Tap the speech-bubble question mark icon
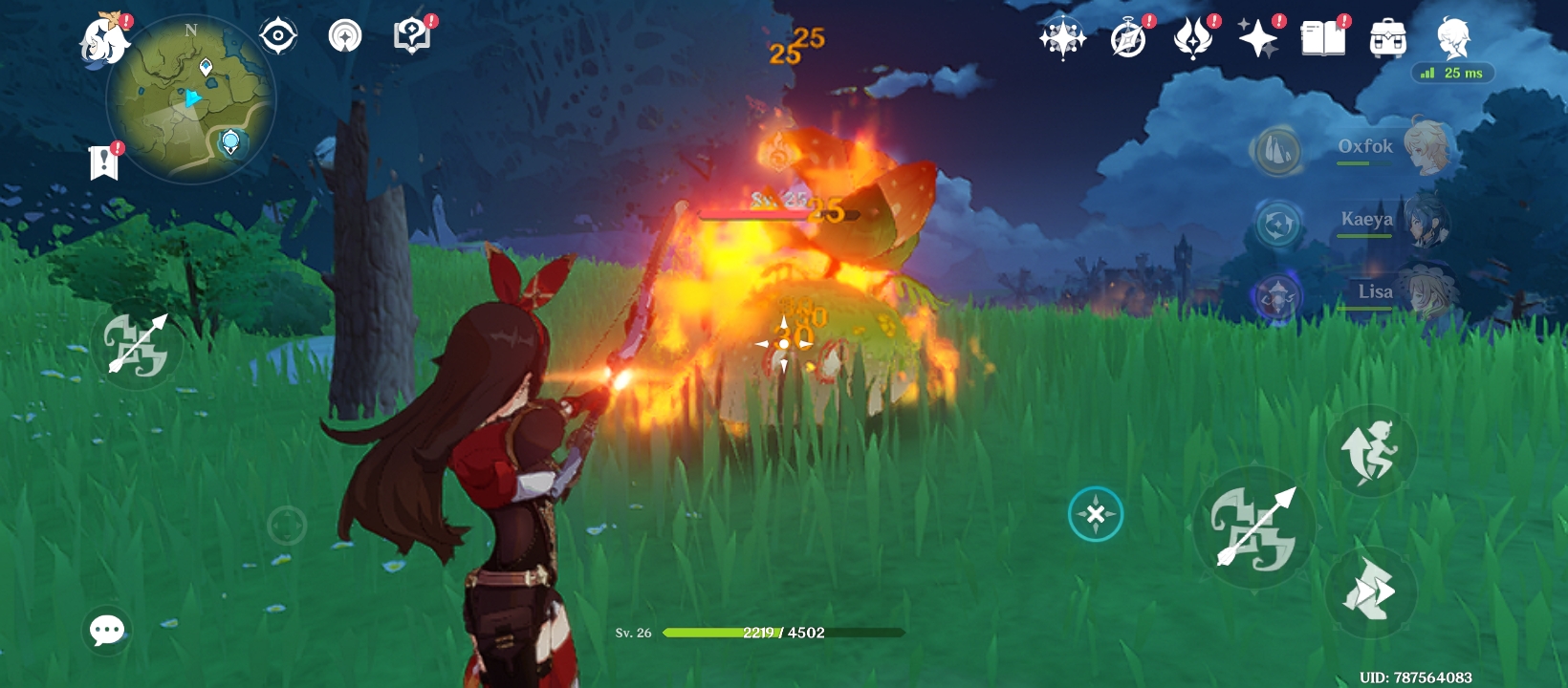This screenshot has width=1568, height=688. [412, 36]
